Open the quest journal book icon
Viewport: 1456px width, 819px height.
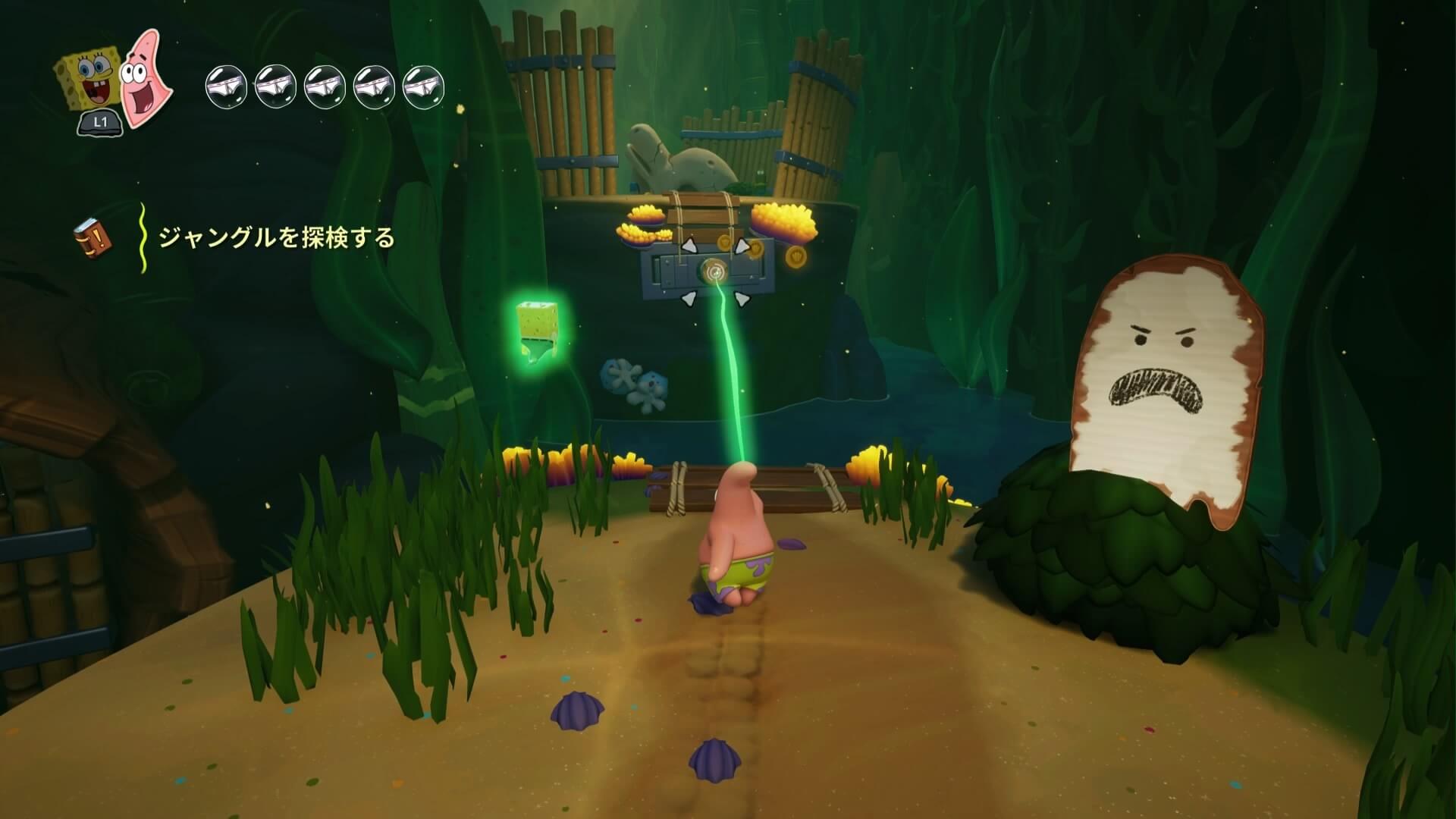point(93,237)
